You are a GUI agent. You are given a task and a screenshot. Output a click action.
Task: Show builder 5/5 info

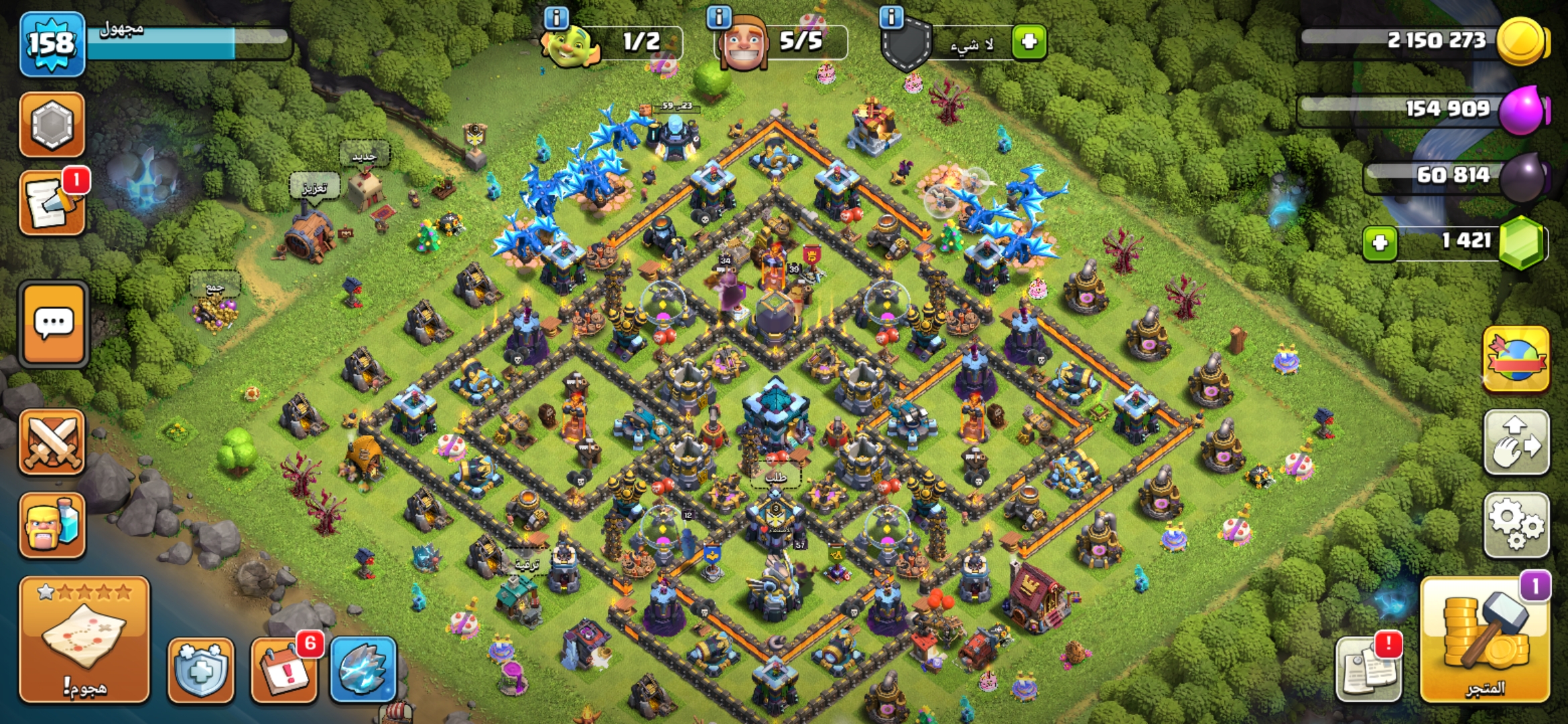click(x=719, y=17)
